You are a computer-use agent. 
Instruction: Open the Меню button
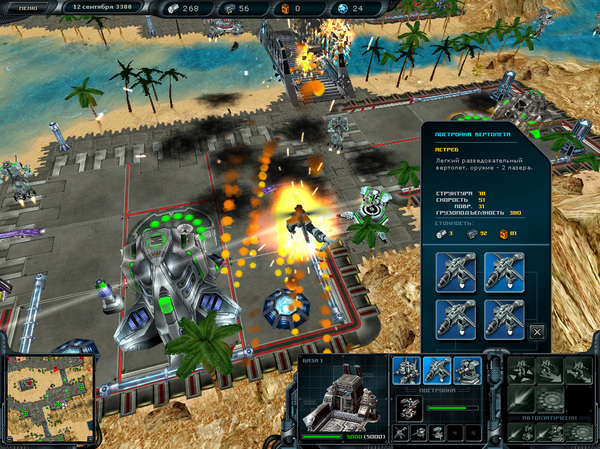(31, 8)
